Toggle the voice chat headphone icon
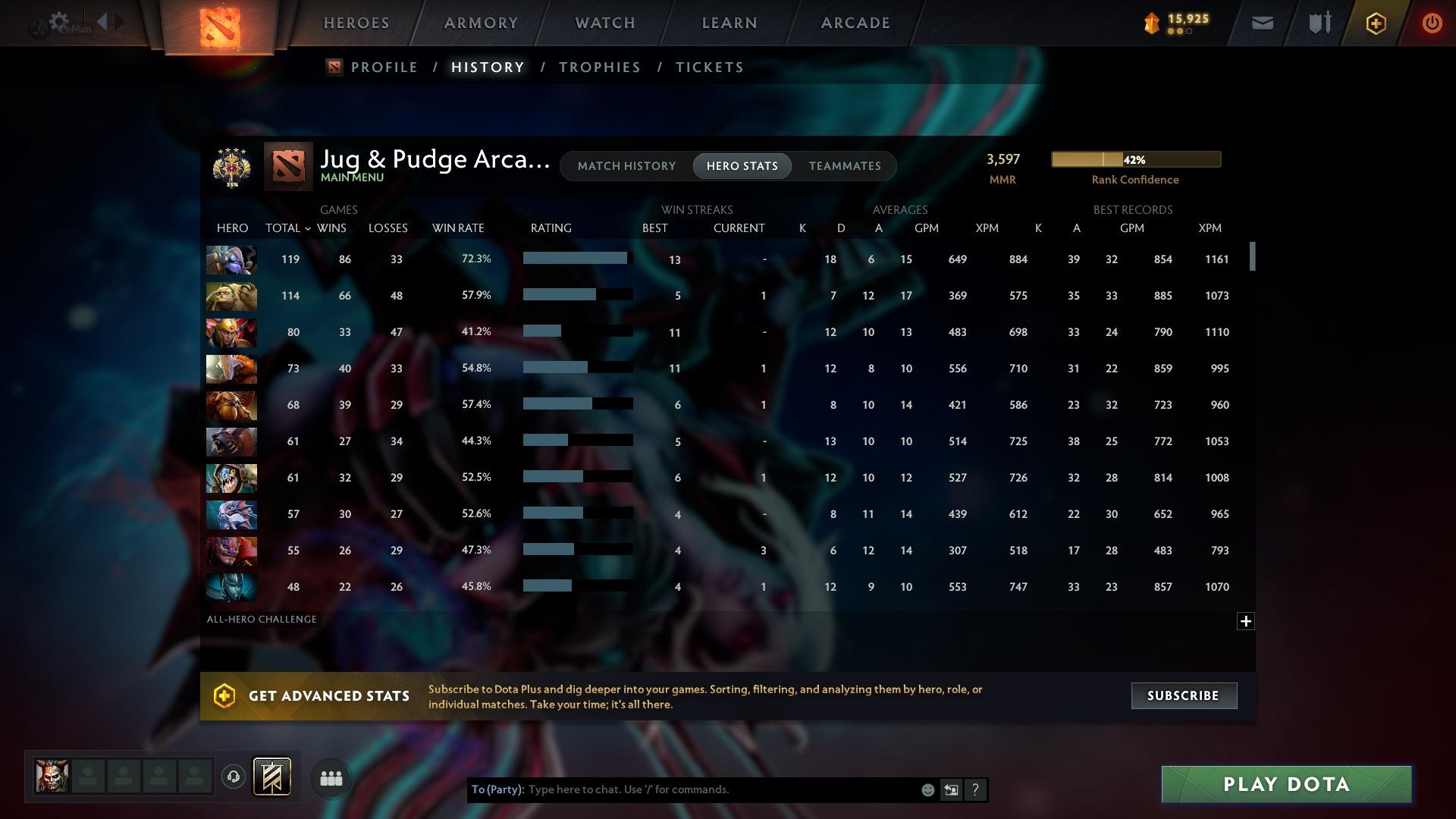Image resolution: width=1456 pixels, height=819 pixels. [x=234, y=777]
